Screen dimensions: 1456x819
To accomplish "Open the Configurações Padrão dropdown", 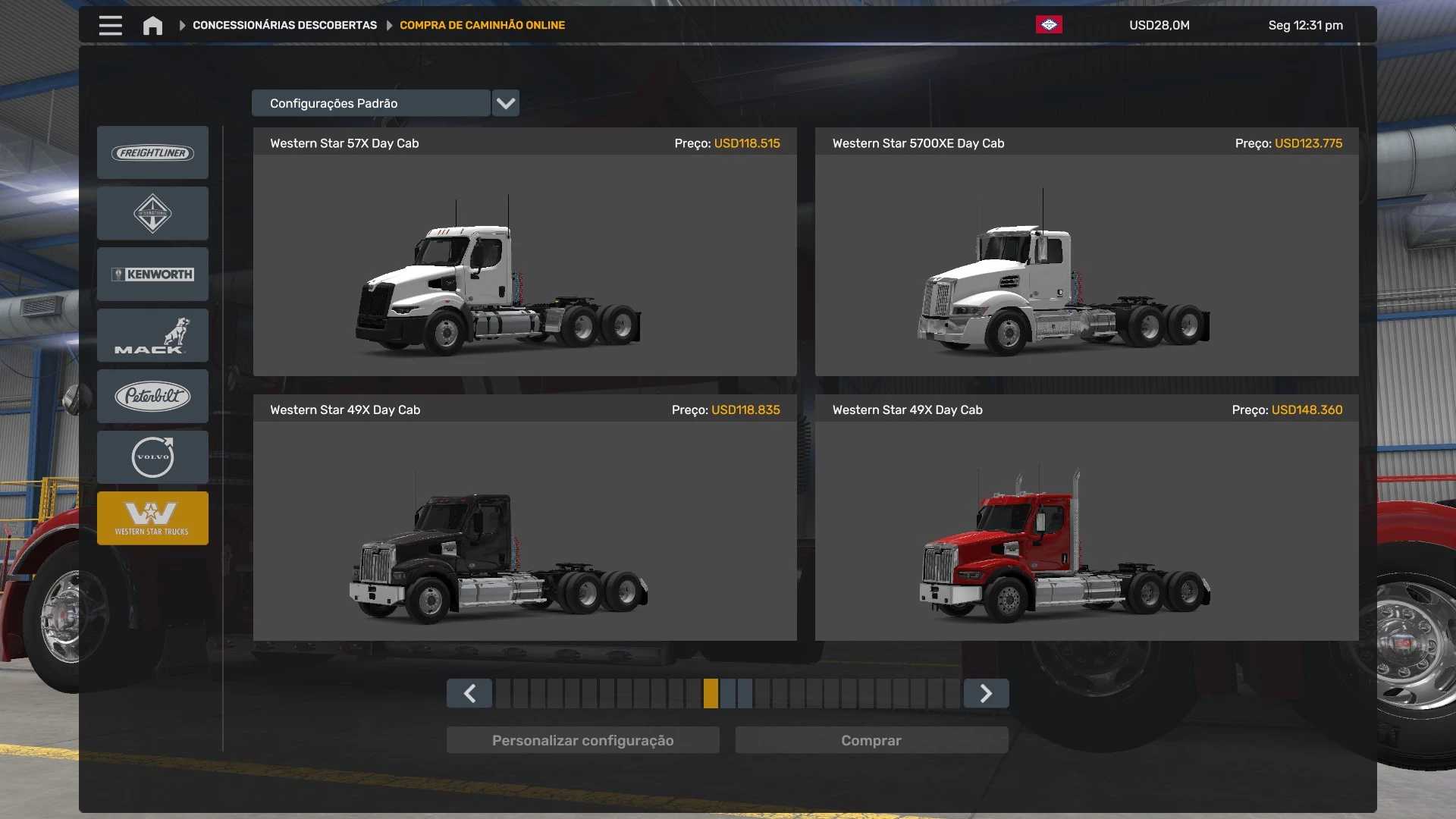I will [505, 103].
